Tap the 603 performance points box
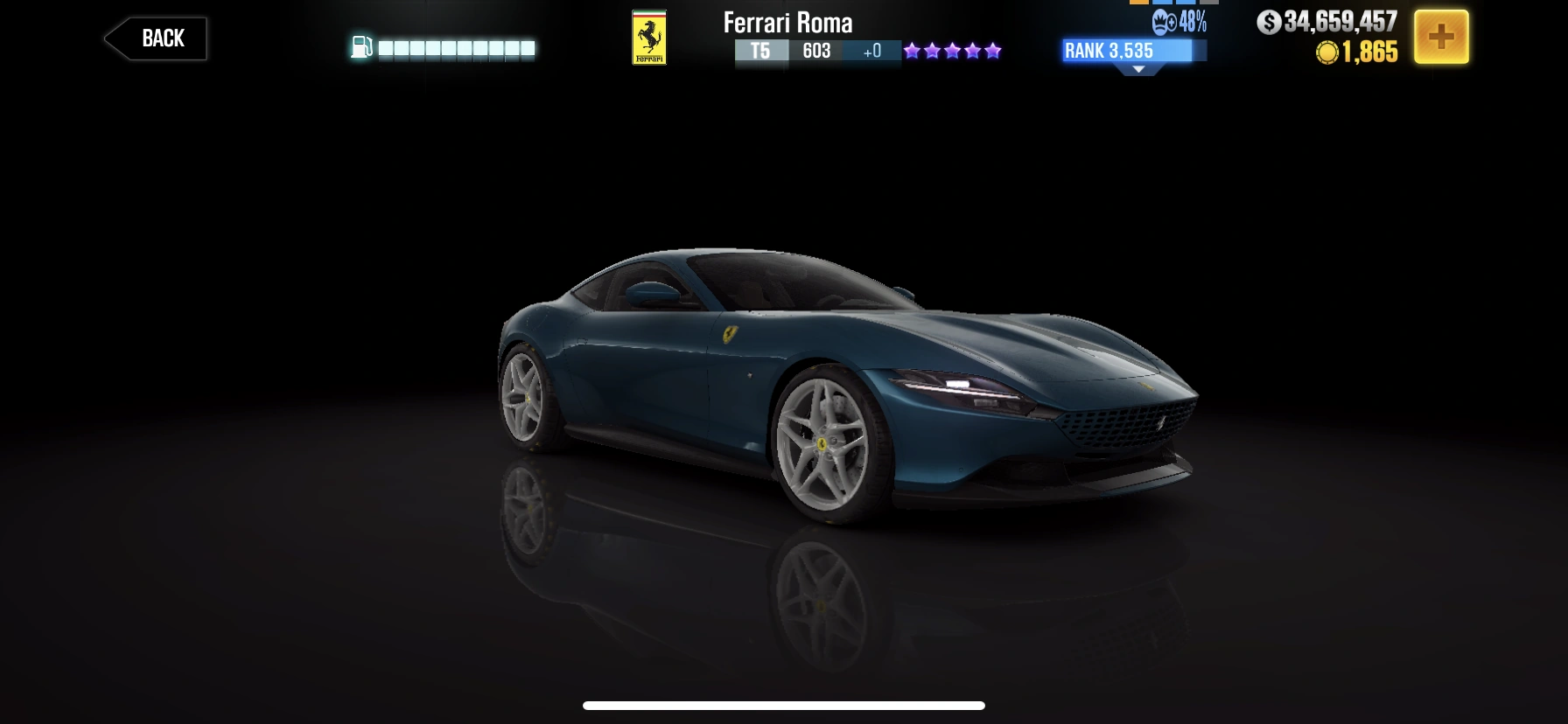The height and width of the screenshot is (724, 1568). 816,52
